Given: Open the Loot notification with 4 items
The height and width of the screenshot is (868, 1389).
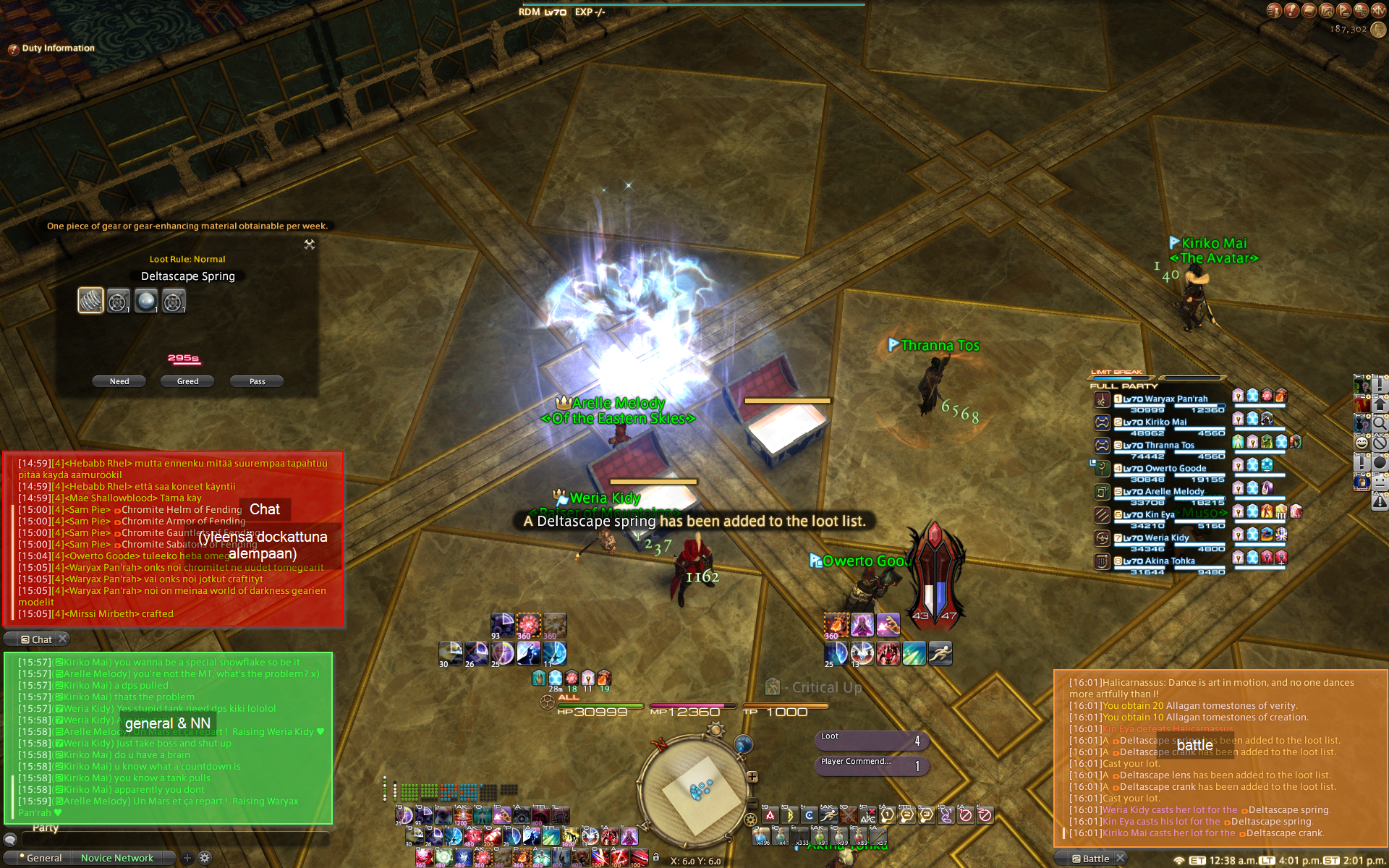Looking at the screenshot, I should (871, 740).
